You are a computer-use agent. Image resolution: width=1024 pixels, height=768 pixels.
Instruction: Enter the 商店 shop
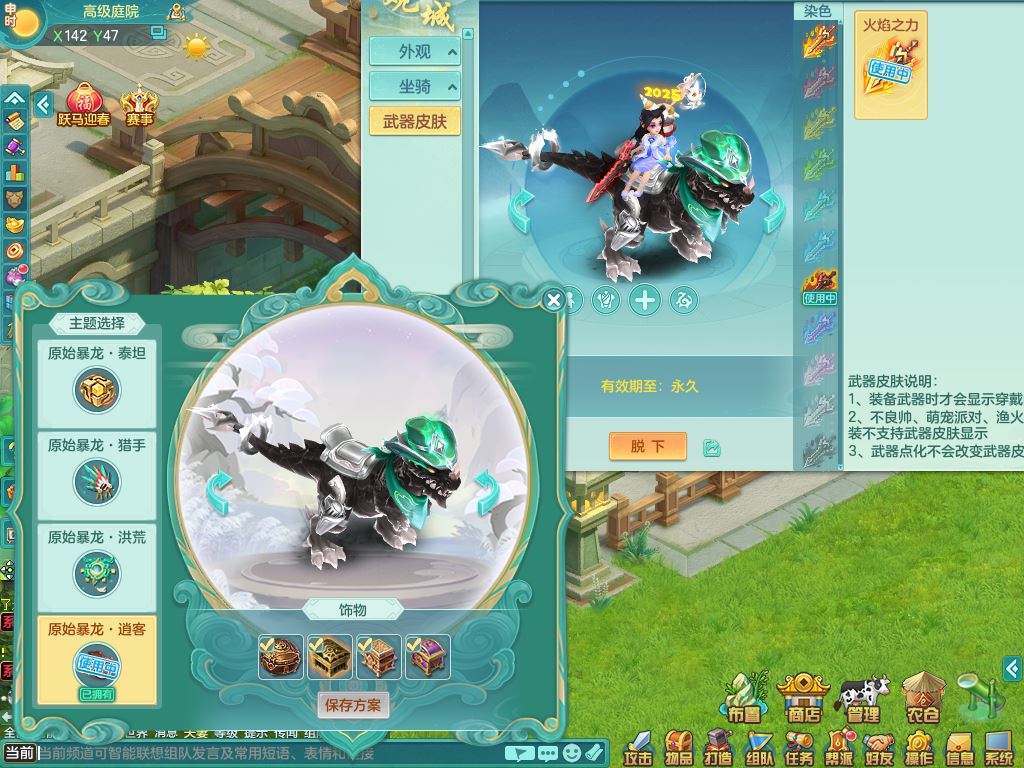point(802,698)
